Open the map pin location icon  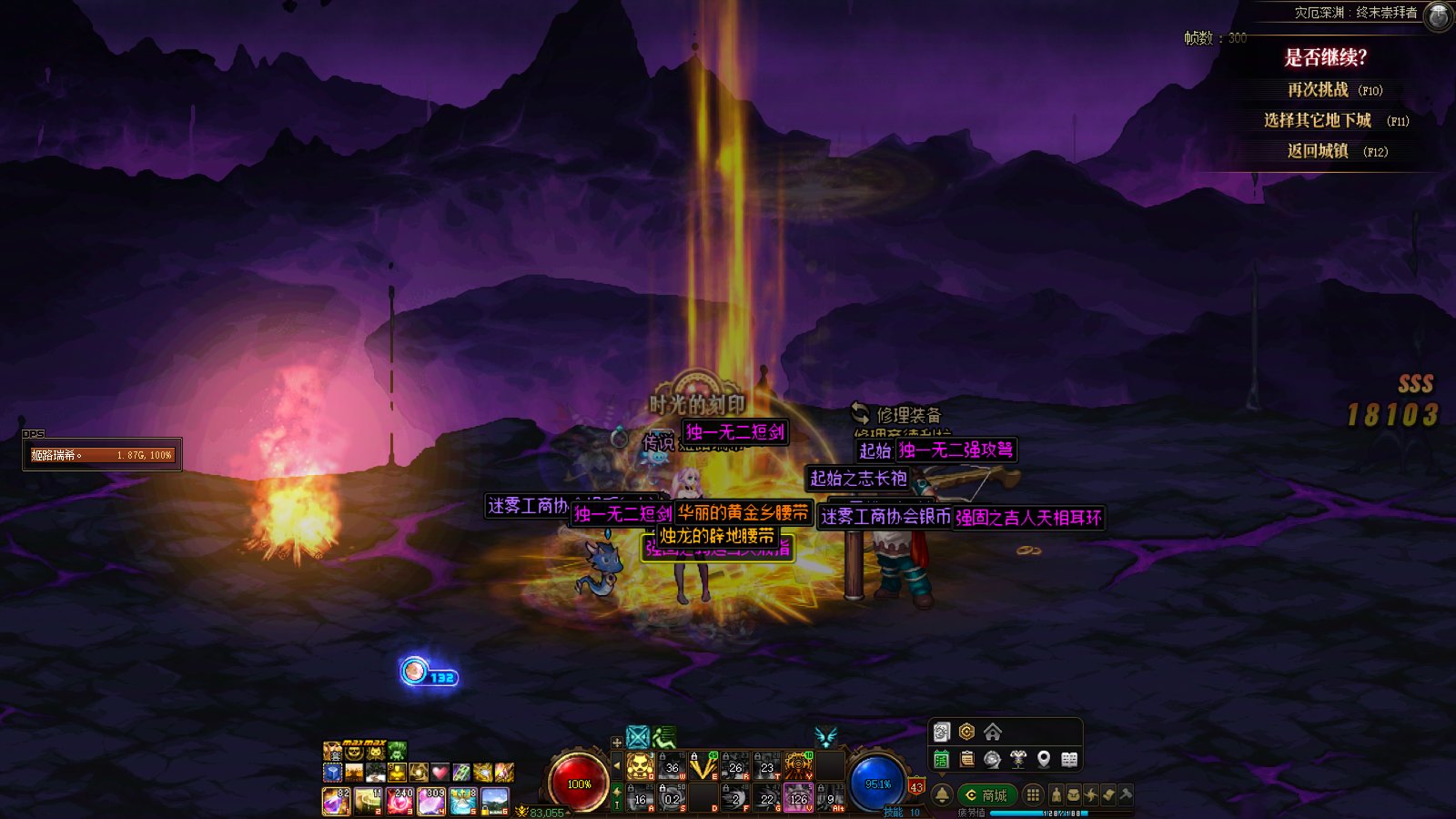pyautogui.click(x=1044, y=759)
